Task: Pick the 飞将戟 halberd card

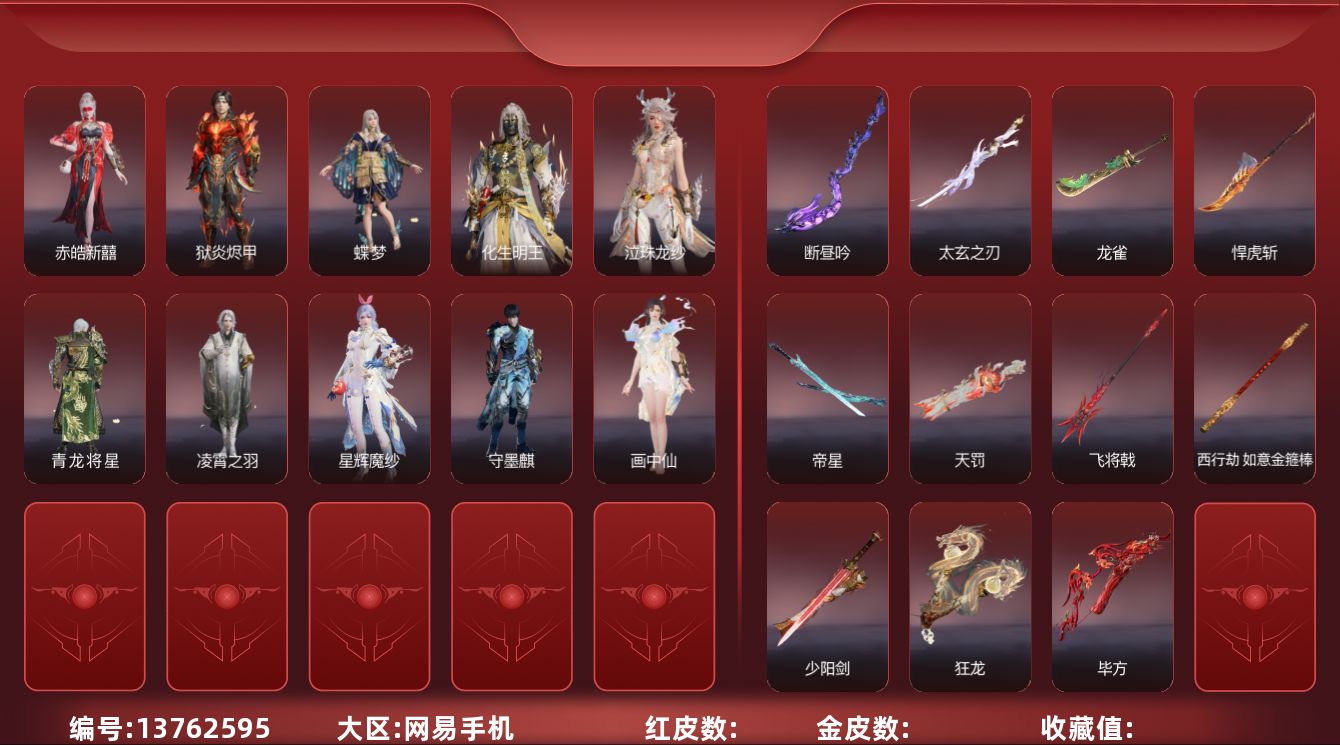Action: 1112,388
